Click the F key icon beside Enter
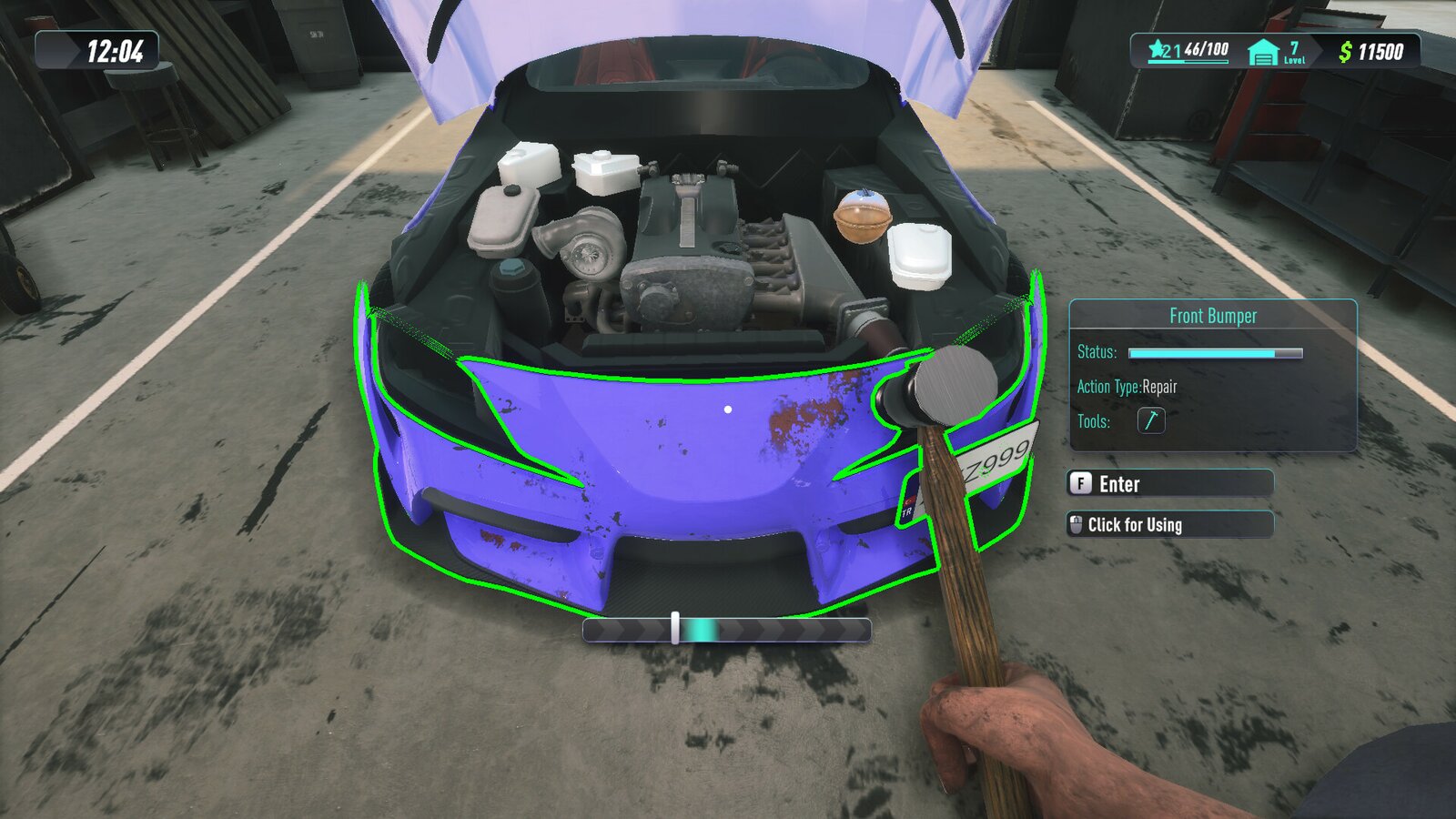1456x819 pixels. click(1079, 483)
